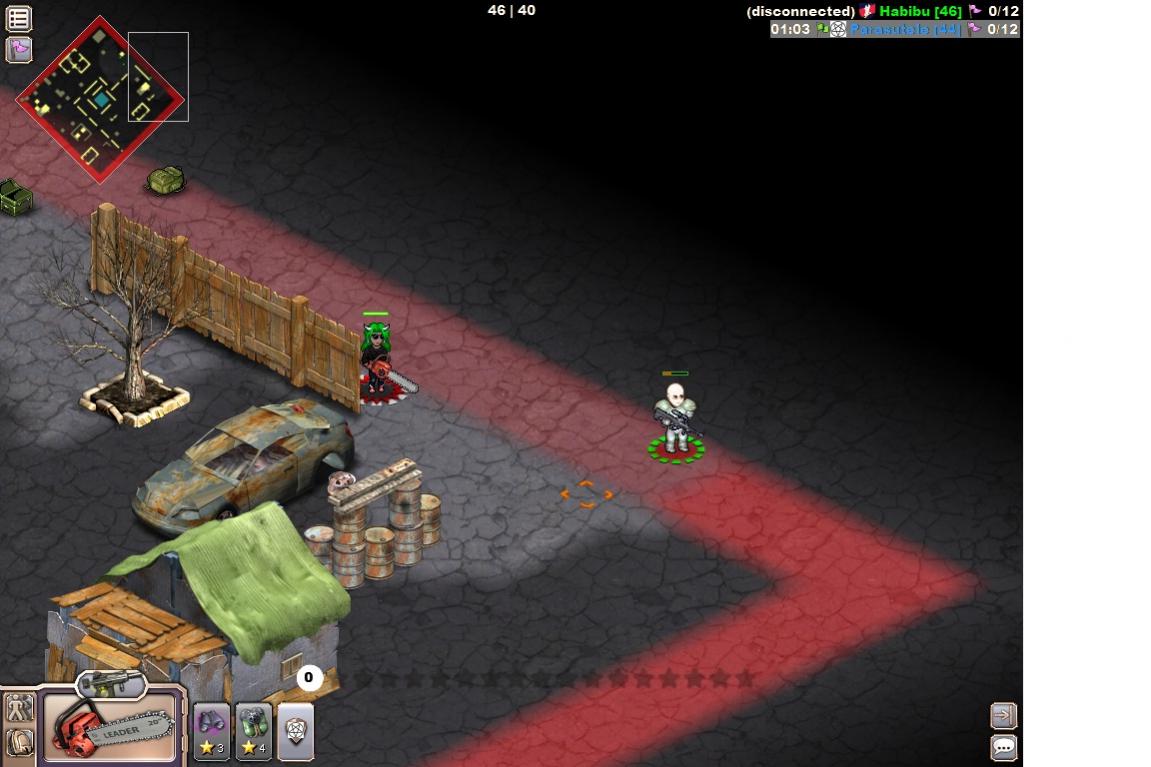Use the green gas mask item
This screenshot has width=1151, height=767.
(254, 731)
